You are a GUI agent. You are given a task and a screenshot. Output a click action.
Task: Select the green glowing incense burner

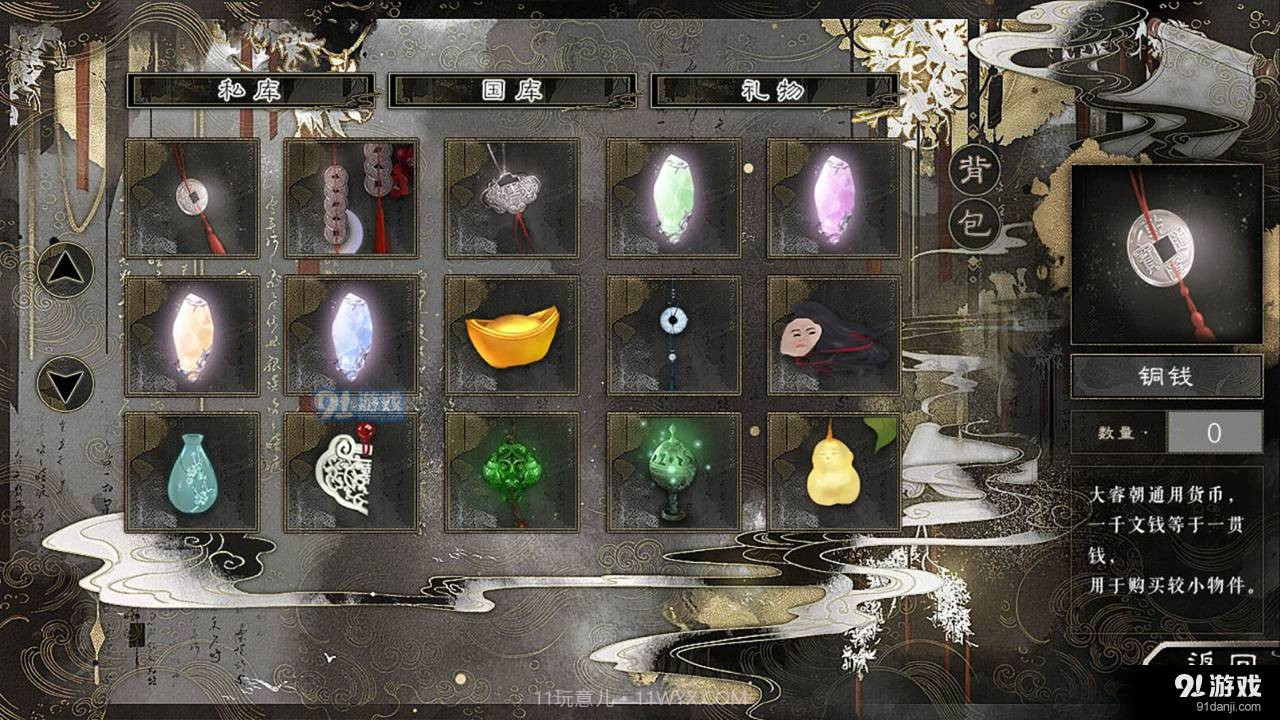click(x=674, y=472)
